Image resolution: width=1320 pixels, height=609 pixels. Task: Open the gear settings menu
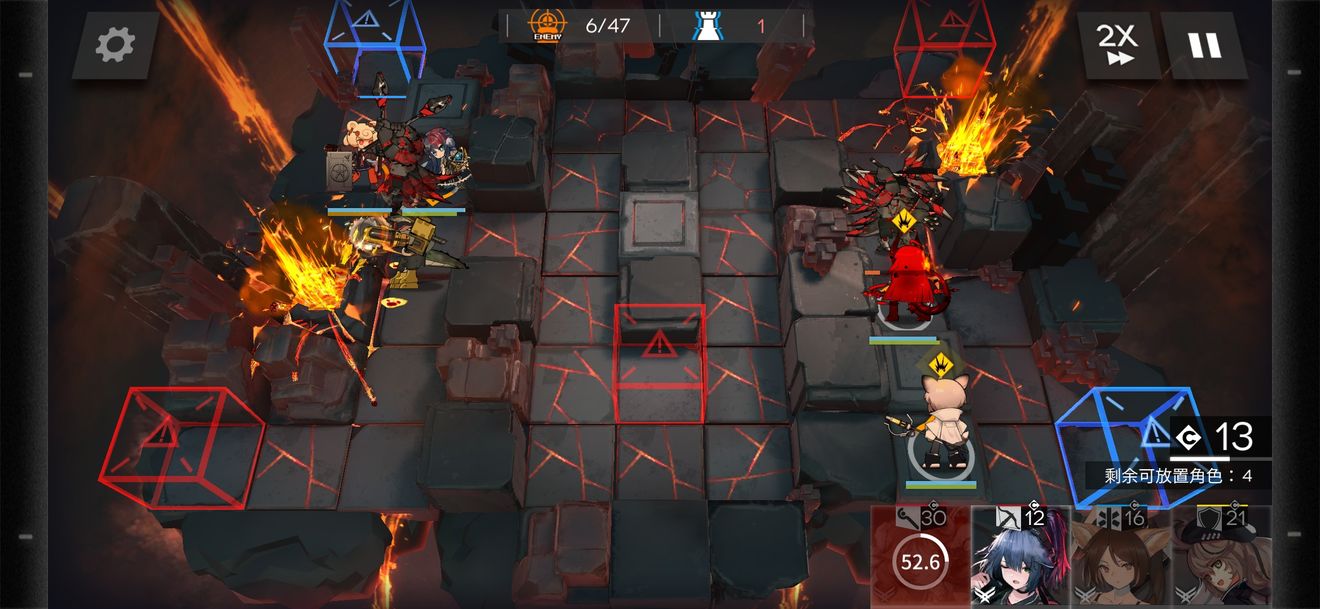(115, 45)
